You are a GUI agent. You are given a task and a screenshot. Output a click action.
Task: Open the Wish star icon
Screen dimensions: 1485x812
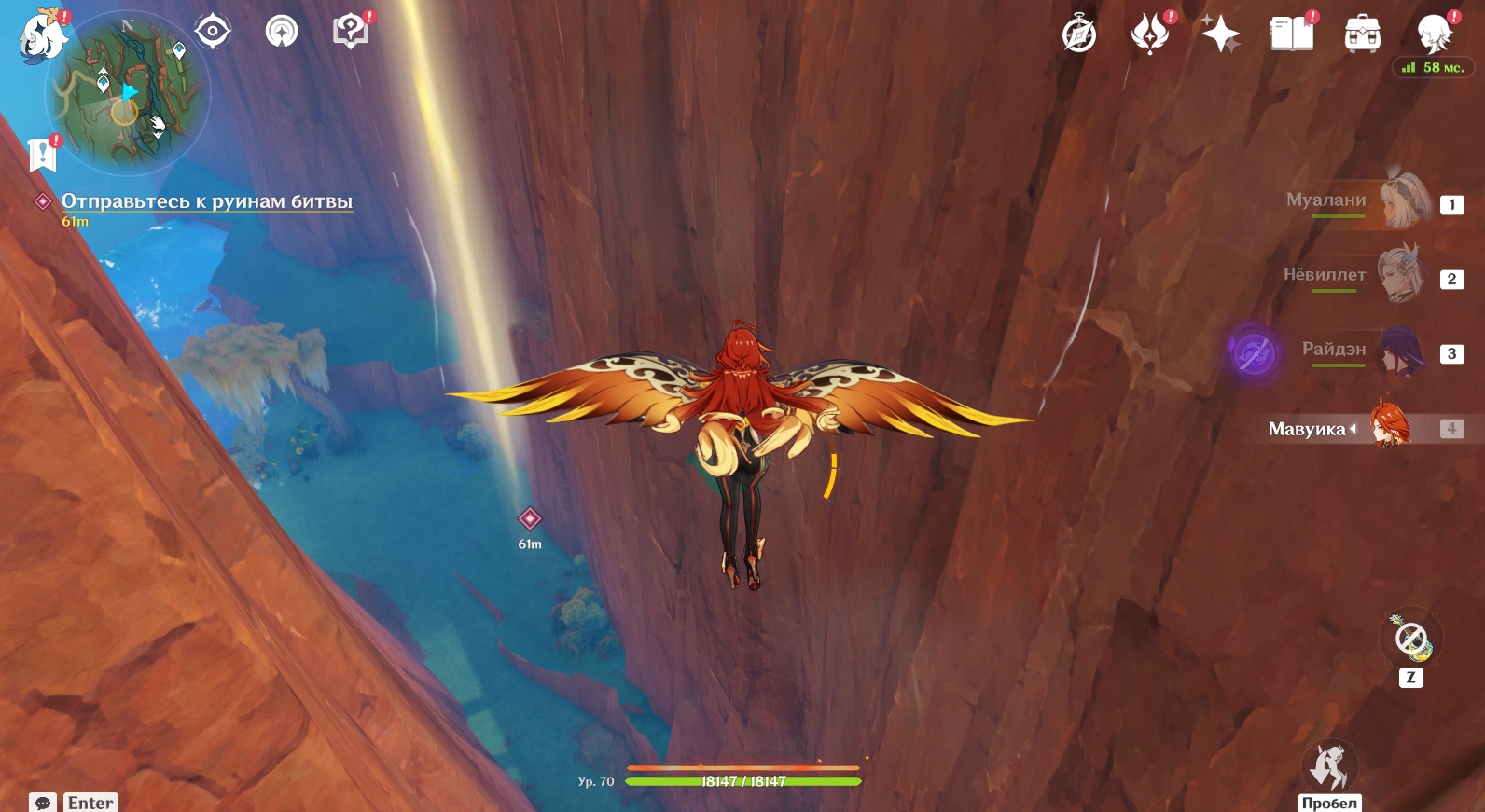[1220, 35]
